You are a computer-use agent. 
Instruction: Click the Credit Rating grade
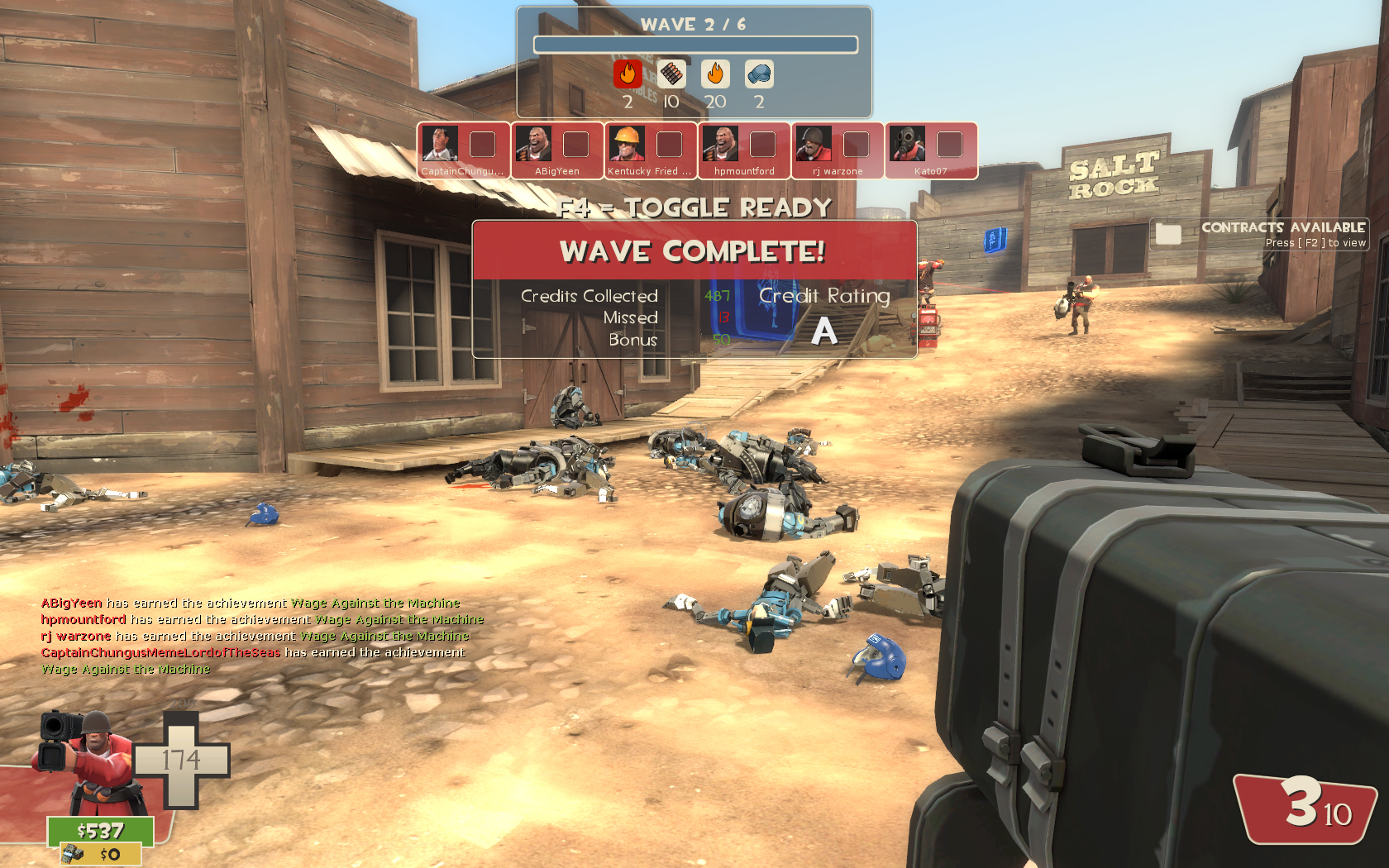click(x=823, y=331)
